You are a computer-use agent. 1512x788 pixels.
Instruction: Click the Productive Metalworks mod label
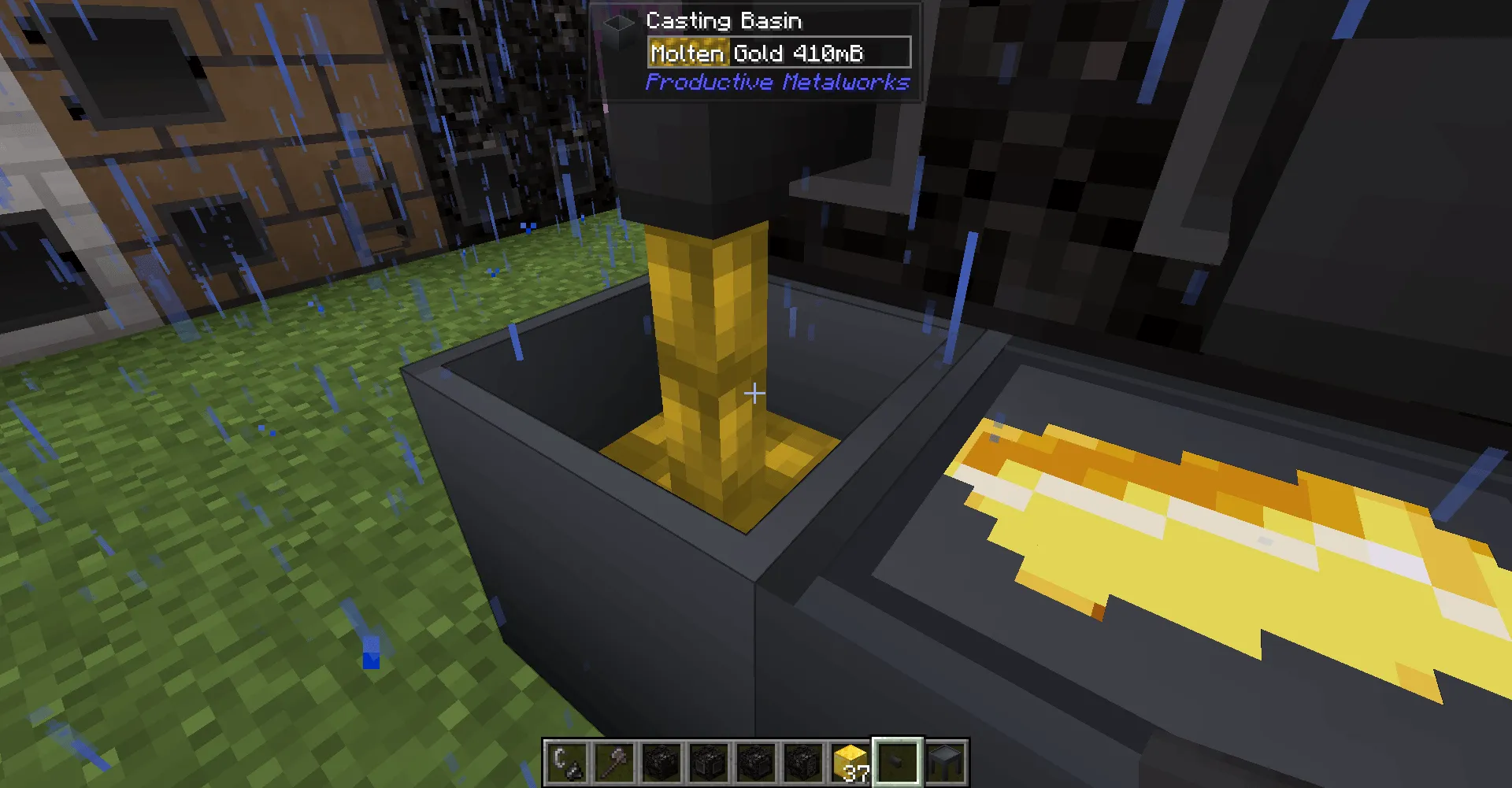click(x=776, y=81)
